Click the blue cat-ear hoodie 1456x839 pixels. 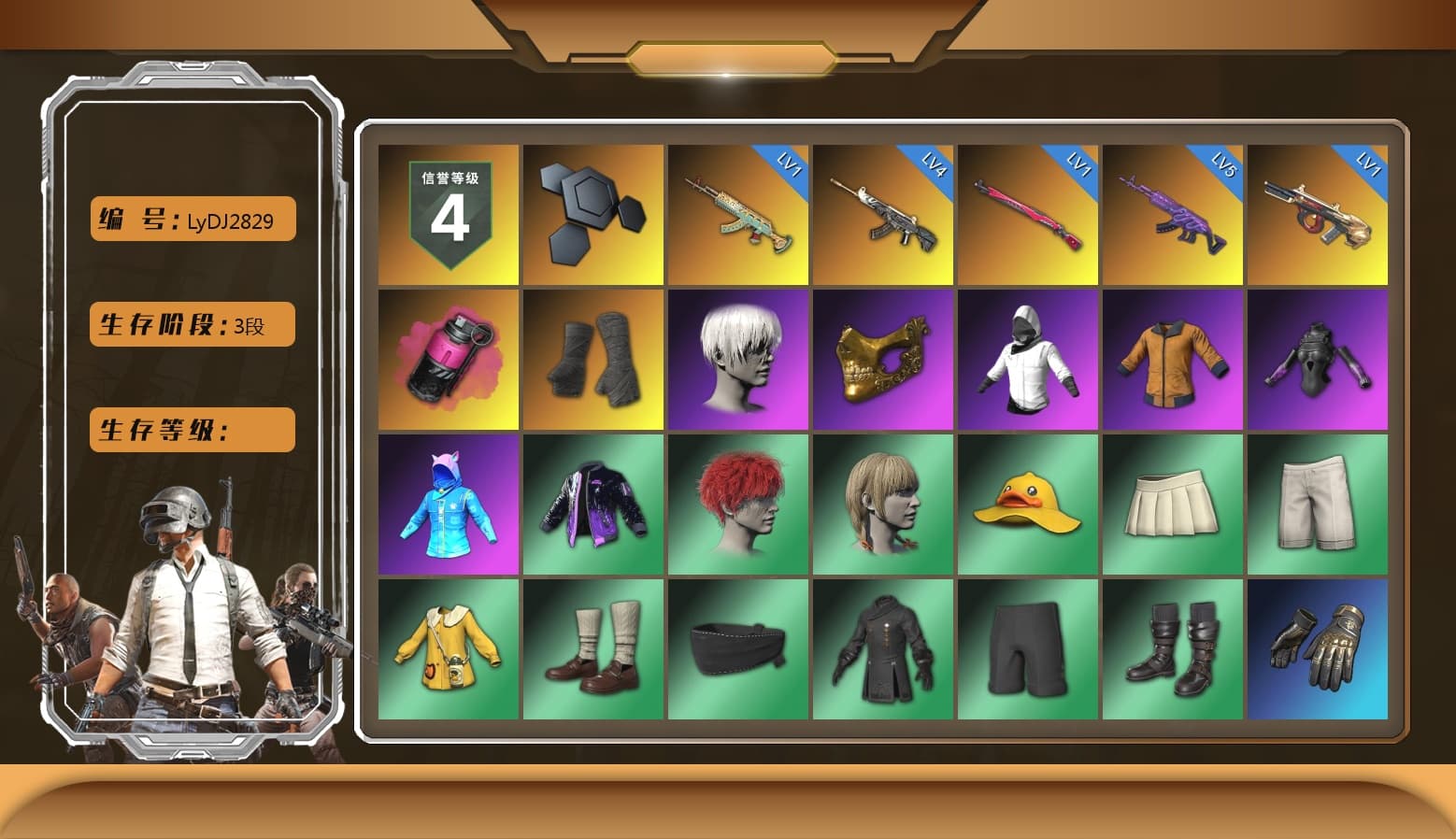pos(446,505)
